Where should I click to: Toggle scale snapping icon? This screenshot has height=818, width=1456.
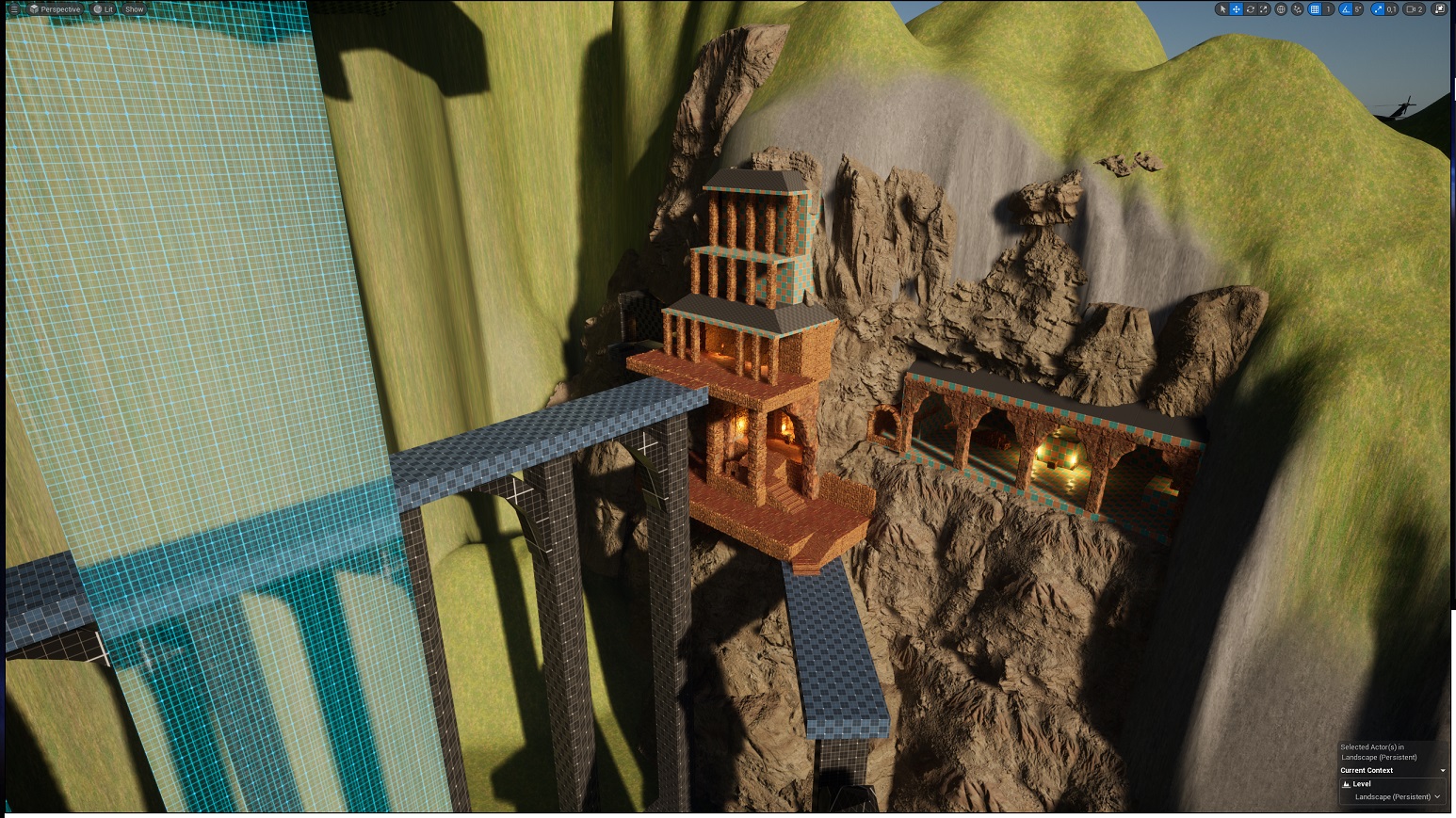[x=1378, y=9]
